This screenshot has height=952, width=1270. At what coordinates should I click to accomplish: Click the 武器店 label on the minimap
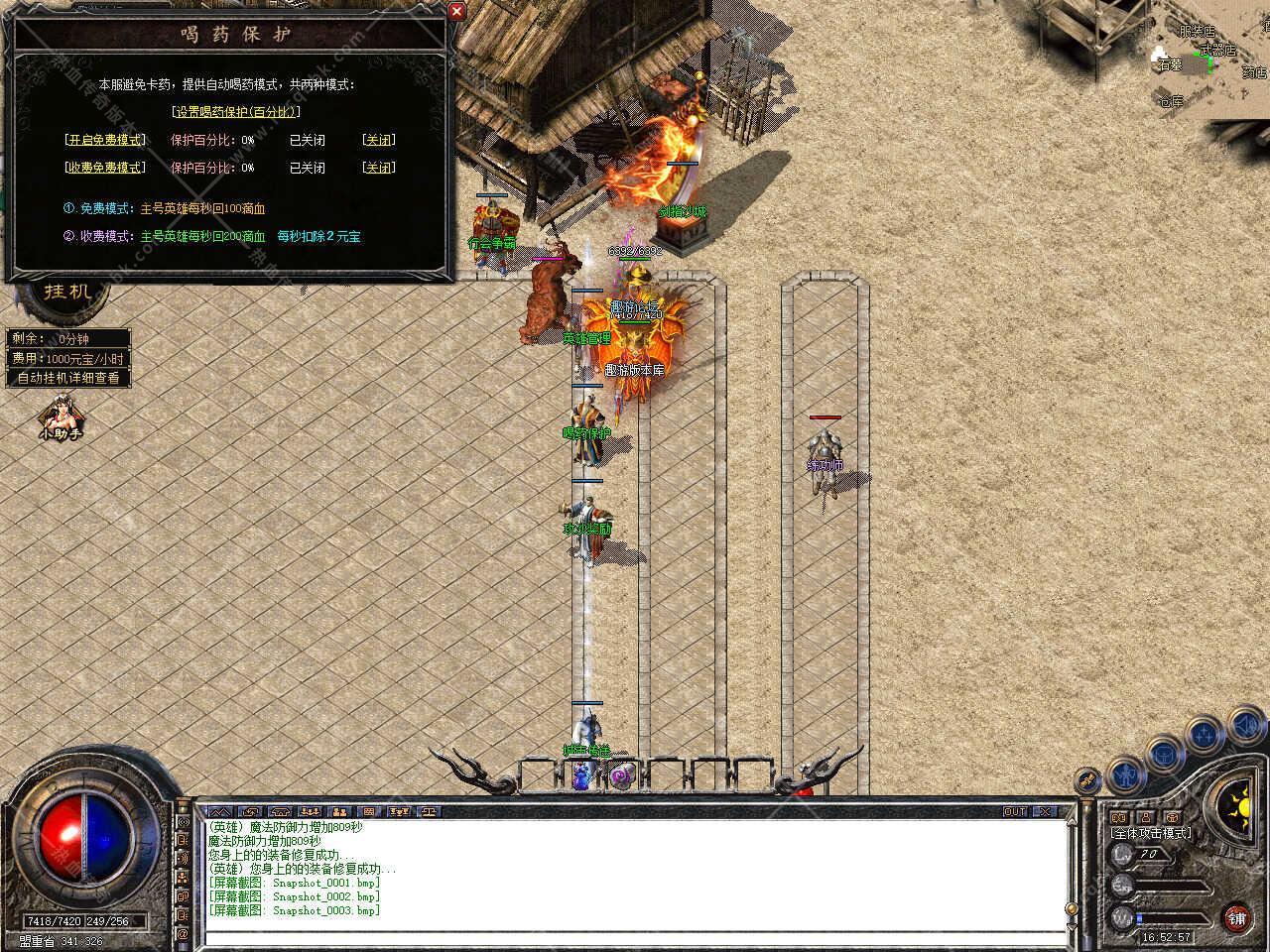coord(1217,51)
